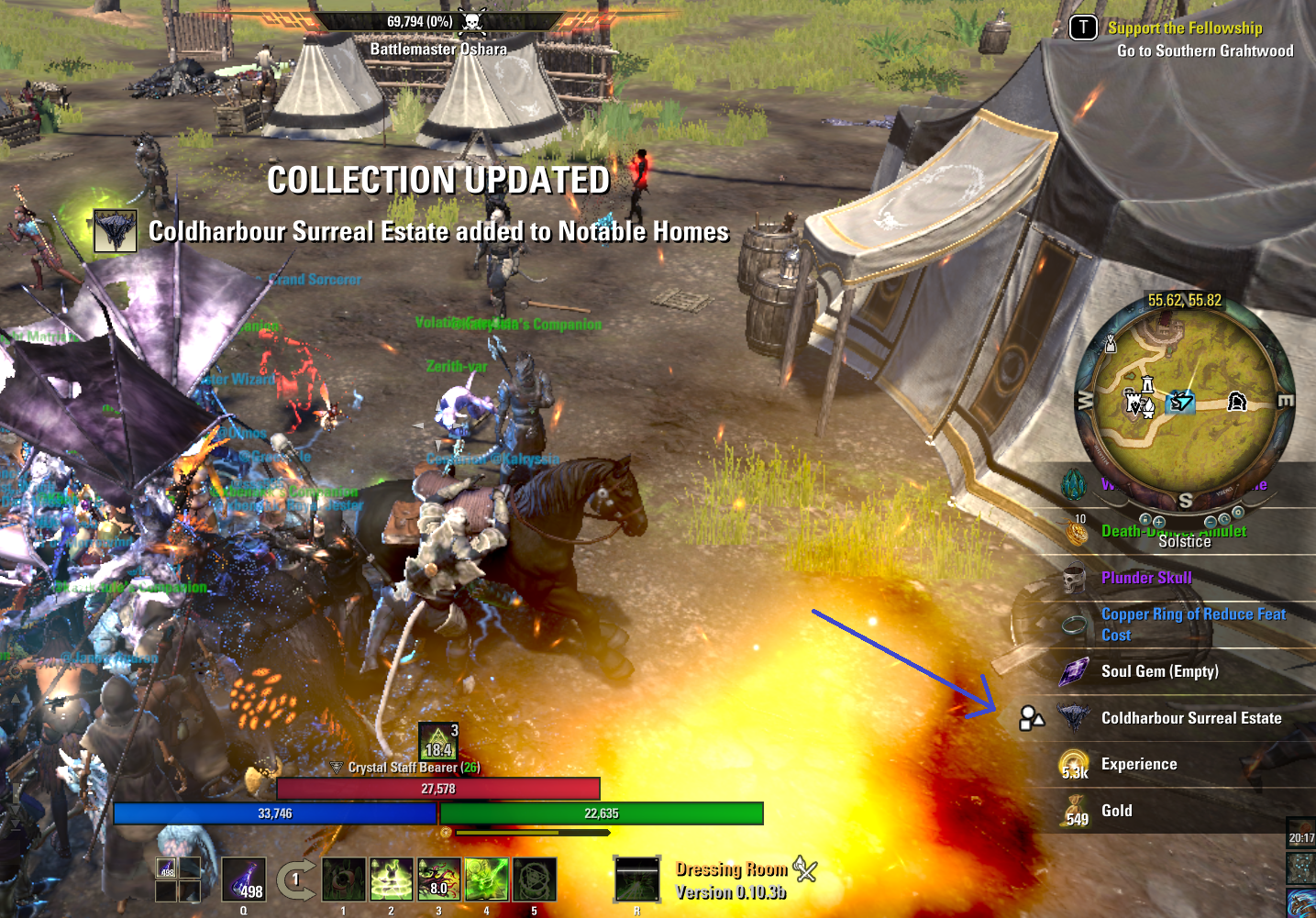This screenshot has height=918, width=1316.
Task: Zoom out the minimap with the minus button
Action: tap(1211, 522)
